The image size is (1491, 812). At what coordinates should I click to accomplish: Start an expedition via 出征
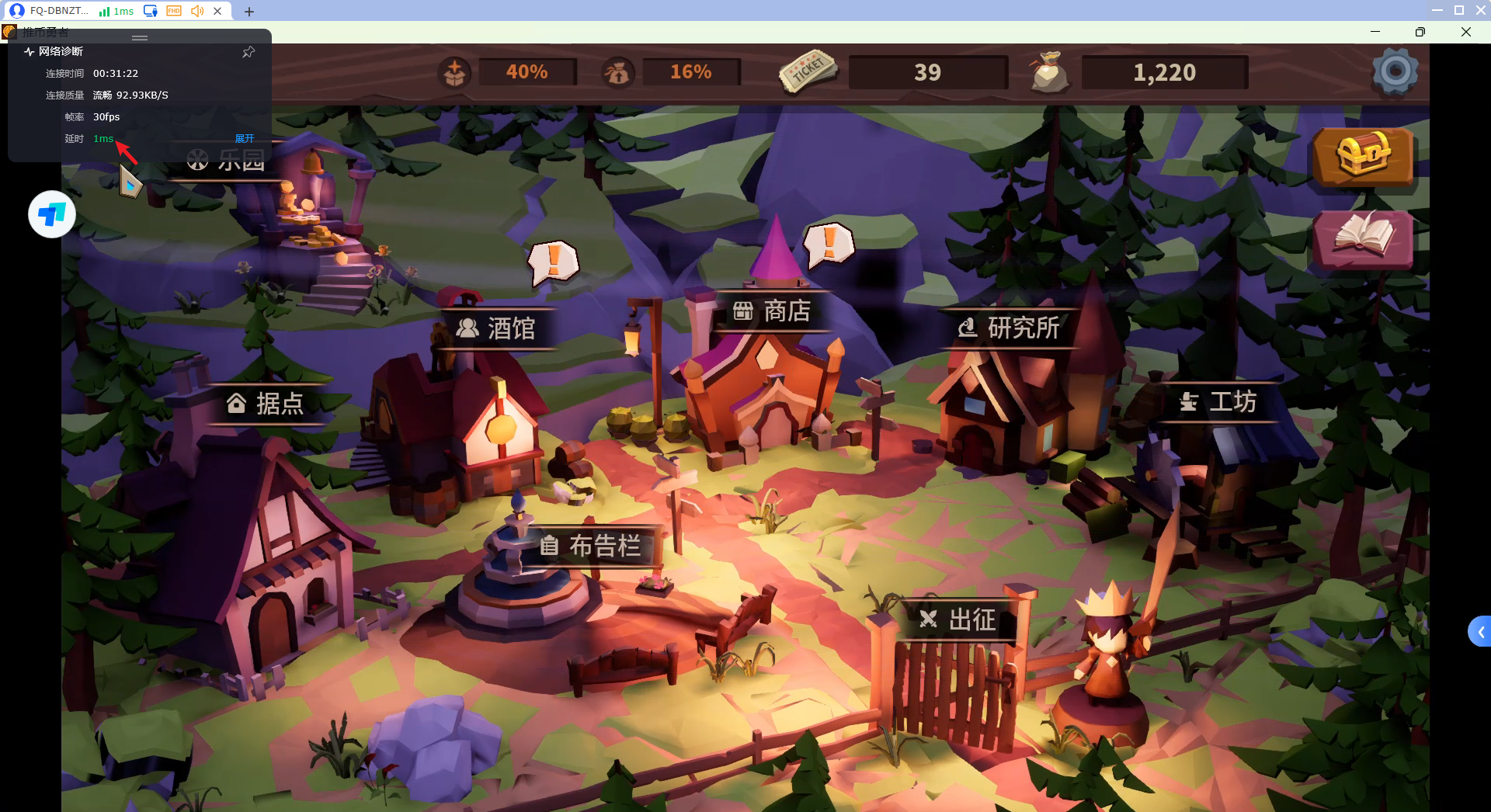pyautogui.click(x=958, y=619)
